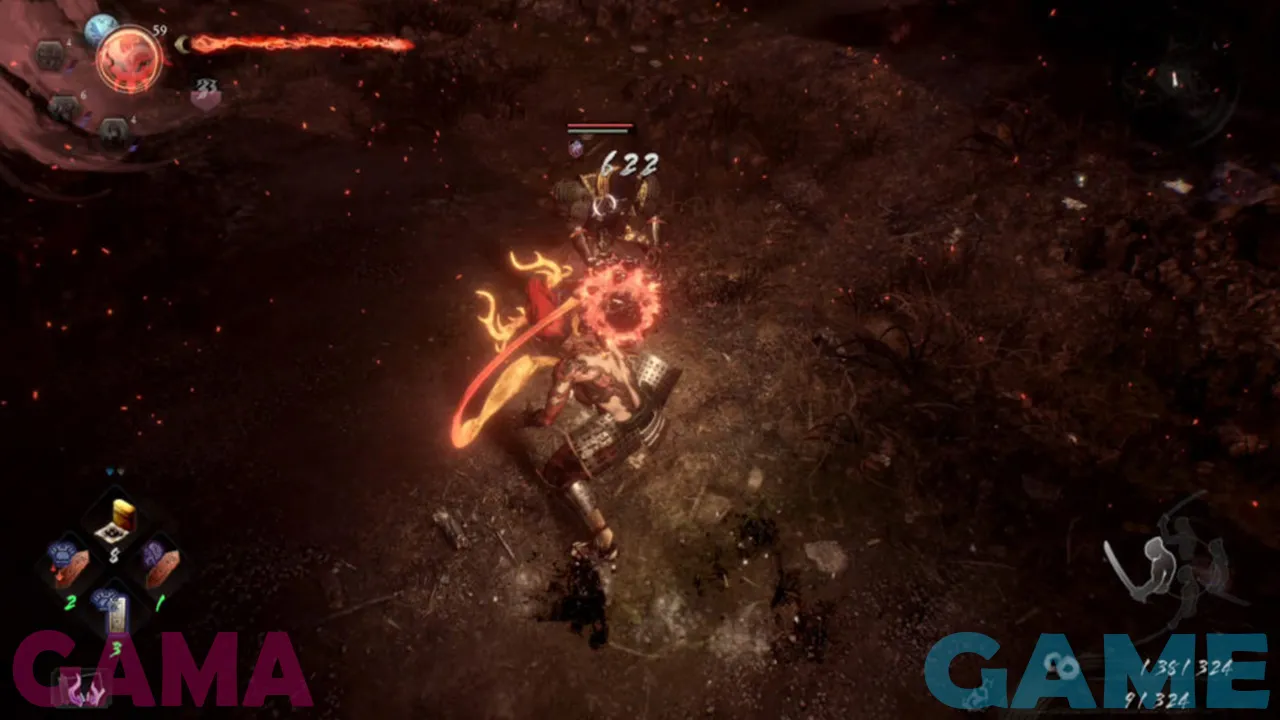Use the talisman item with count 3
This screenshot has height=720, width=1280.
pos(116,612)
